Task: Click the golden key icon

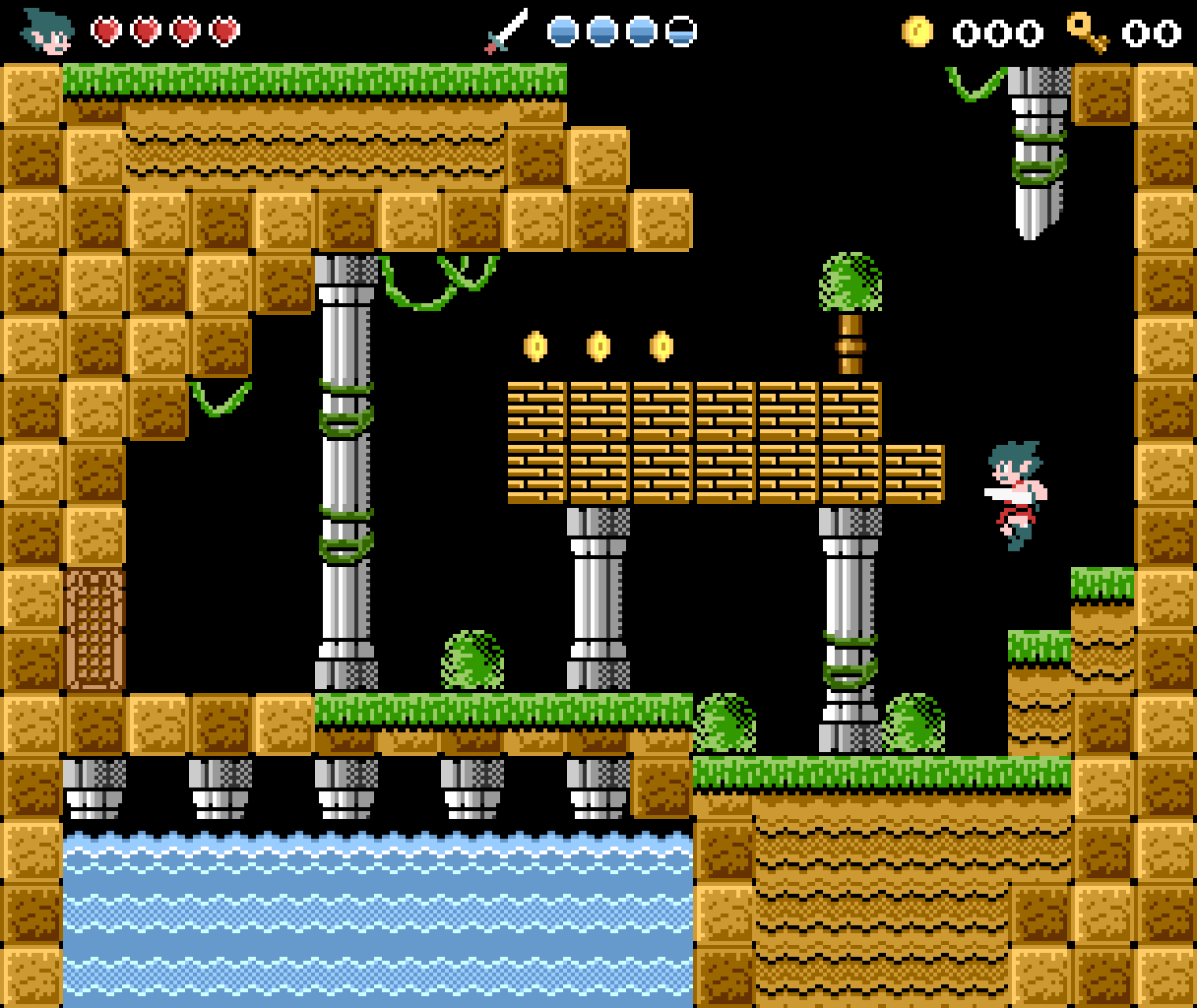Action: point(1088,31)
